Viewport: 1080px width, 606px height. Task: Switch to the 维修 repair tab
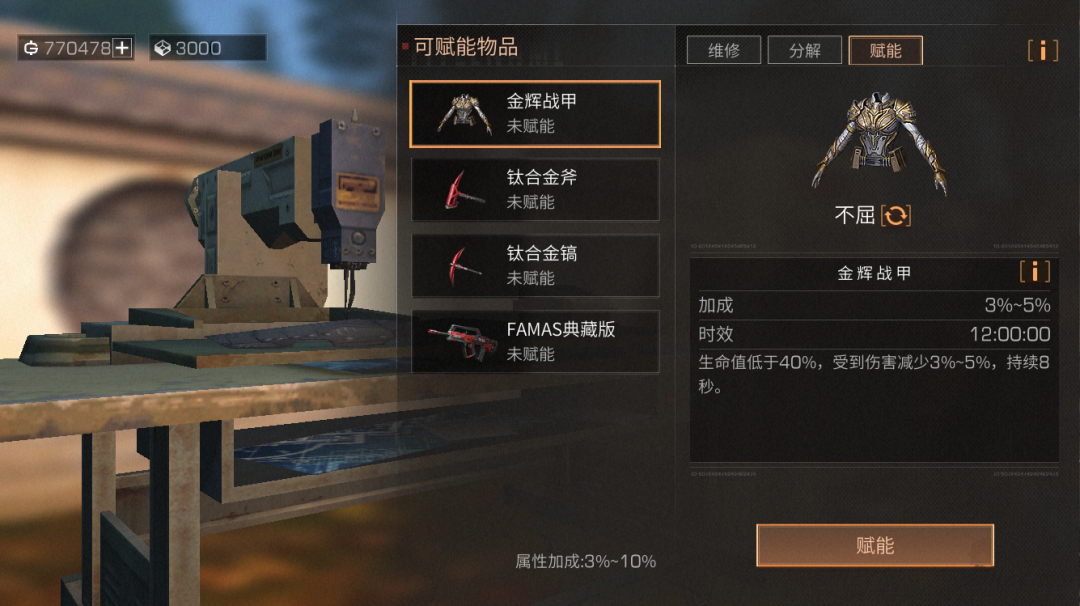723,50
